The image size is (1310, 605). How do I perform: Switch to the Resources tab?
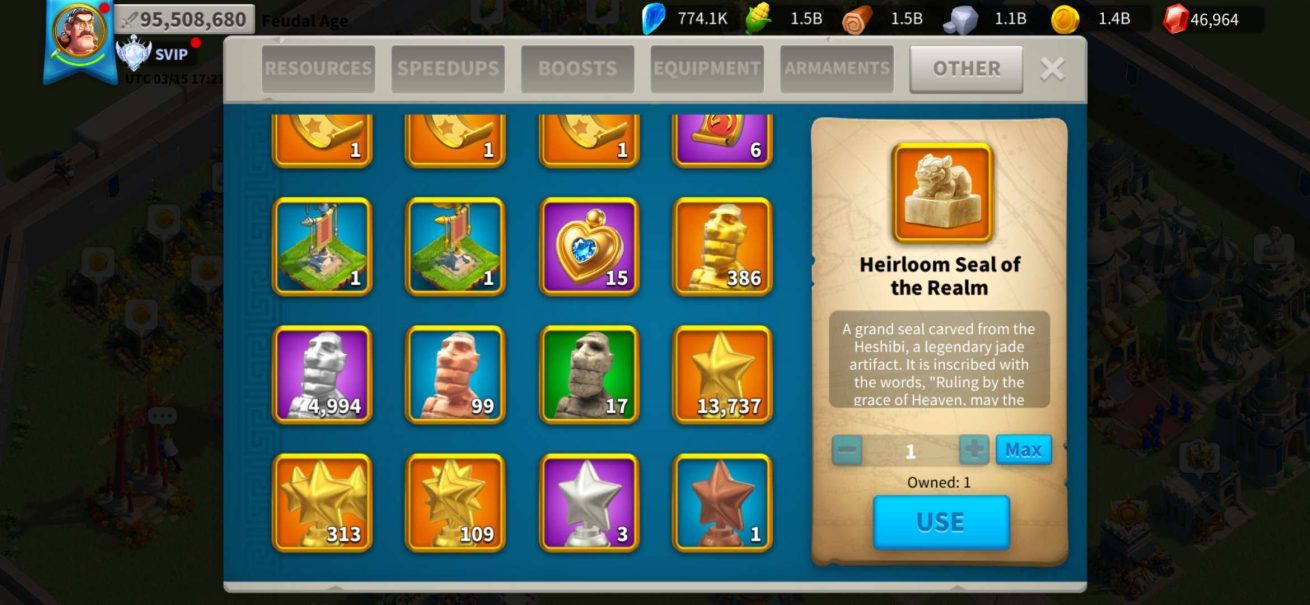tap(318, 69)
